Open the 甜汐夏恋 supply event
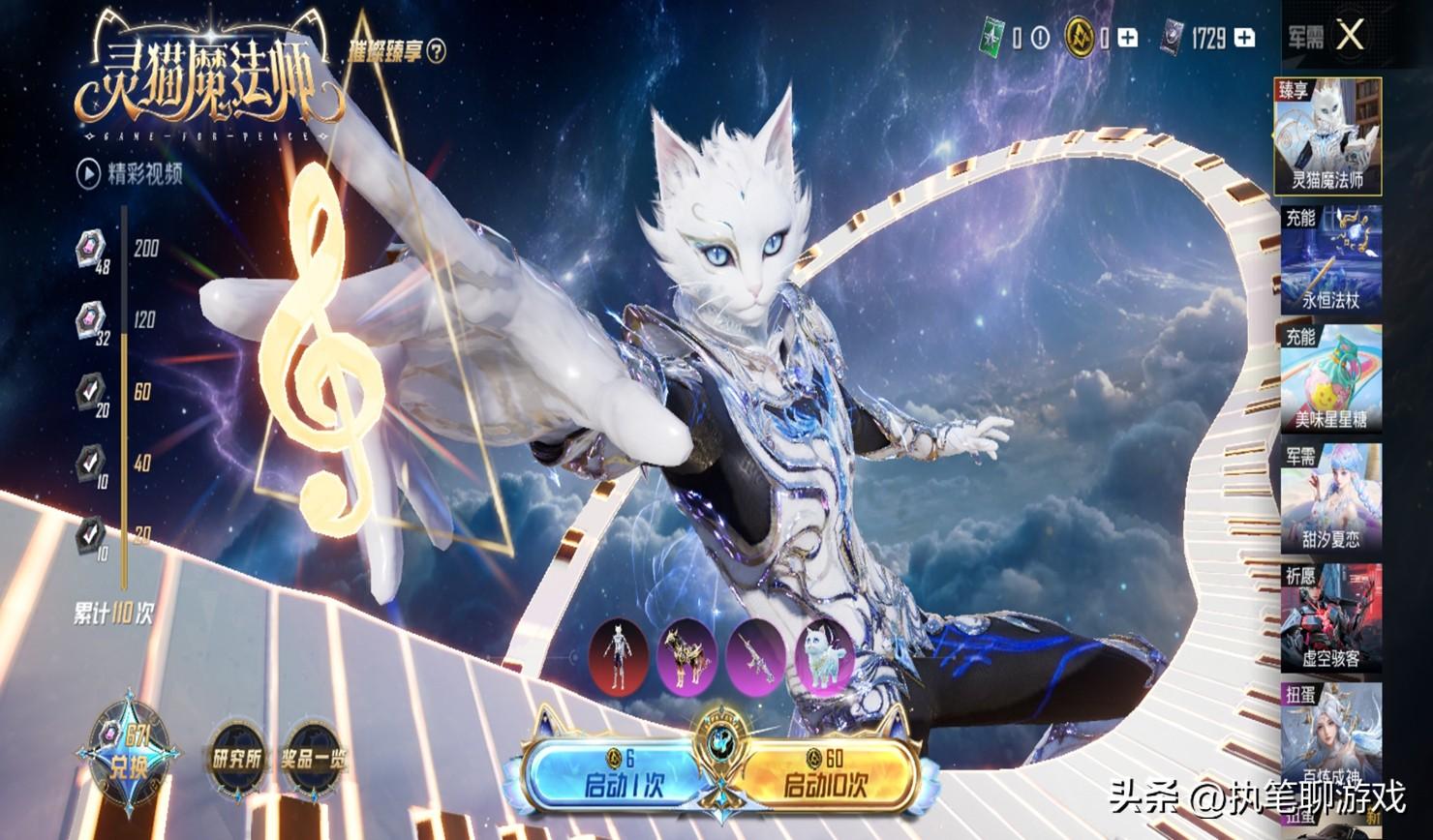Screen dimensions: 1433x840 (1330, 499)
